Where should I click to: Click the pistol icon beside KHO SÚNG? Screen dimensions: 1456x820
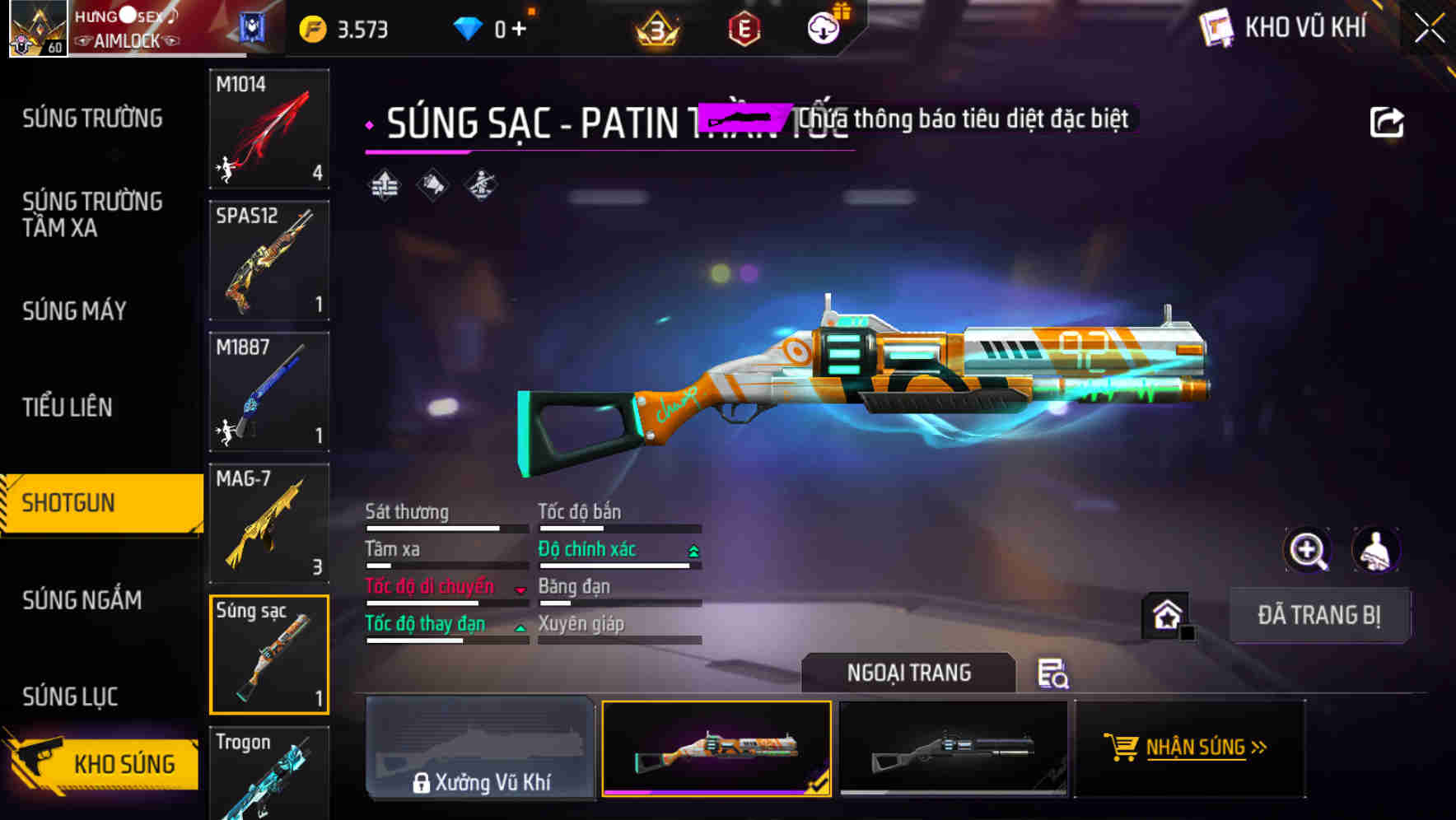coord(40,762)
